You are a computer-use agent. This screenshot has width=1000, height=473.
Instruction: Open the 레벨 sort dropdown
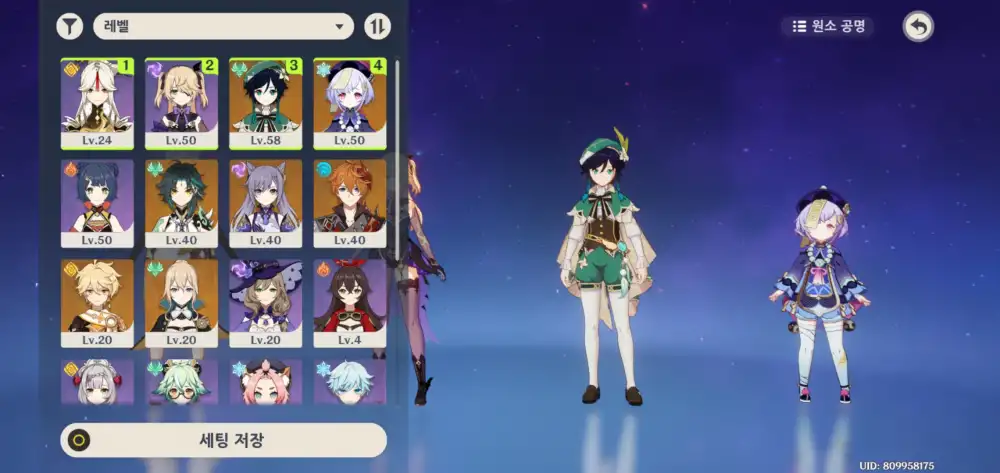(223, 26)
